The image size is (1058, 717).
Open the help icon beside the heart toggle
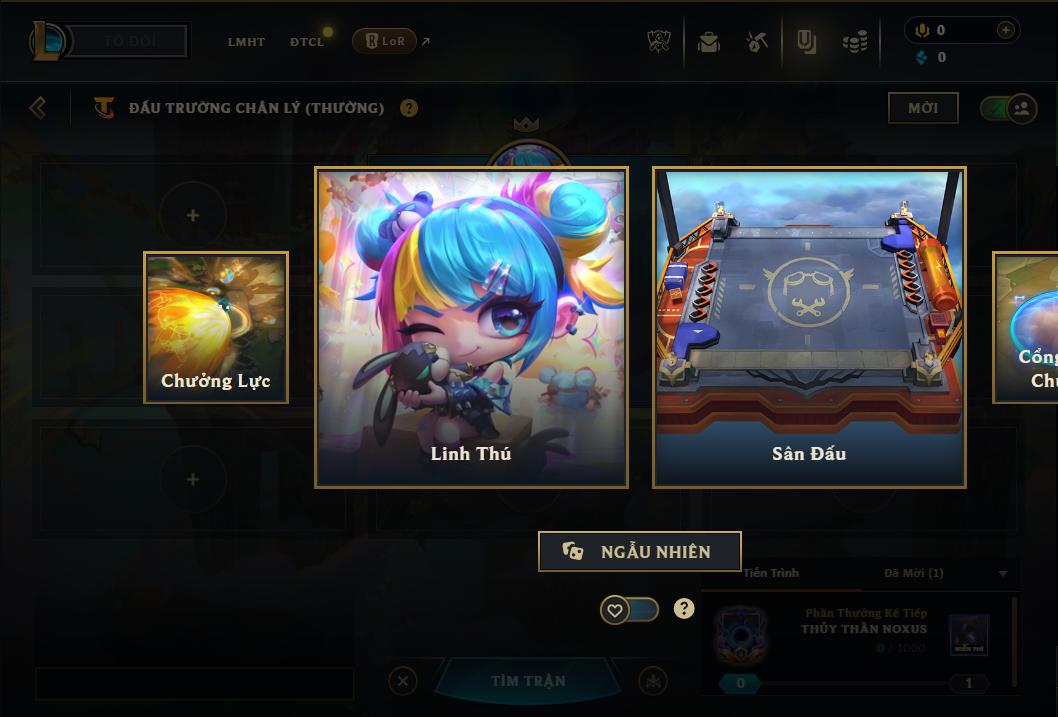[684, 609]
